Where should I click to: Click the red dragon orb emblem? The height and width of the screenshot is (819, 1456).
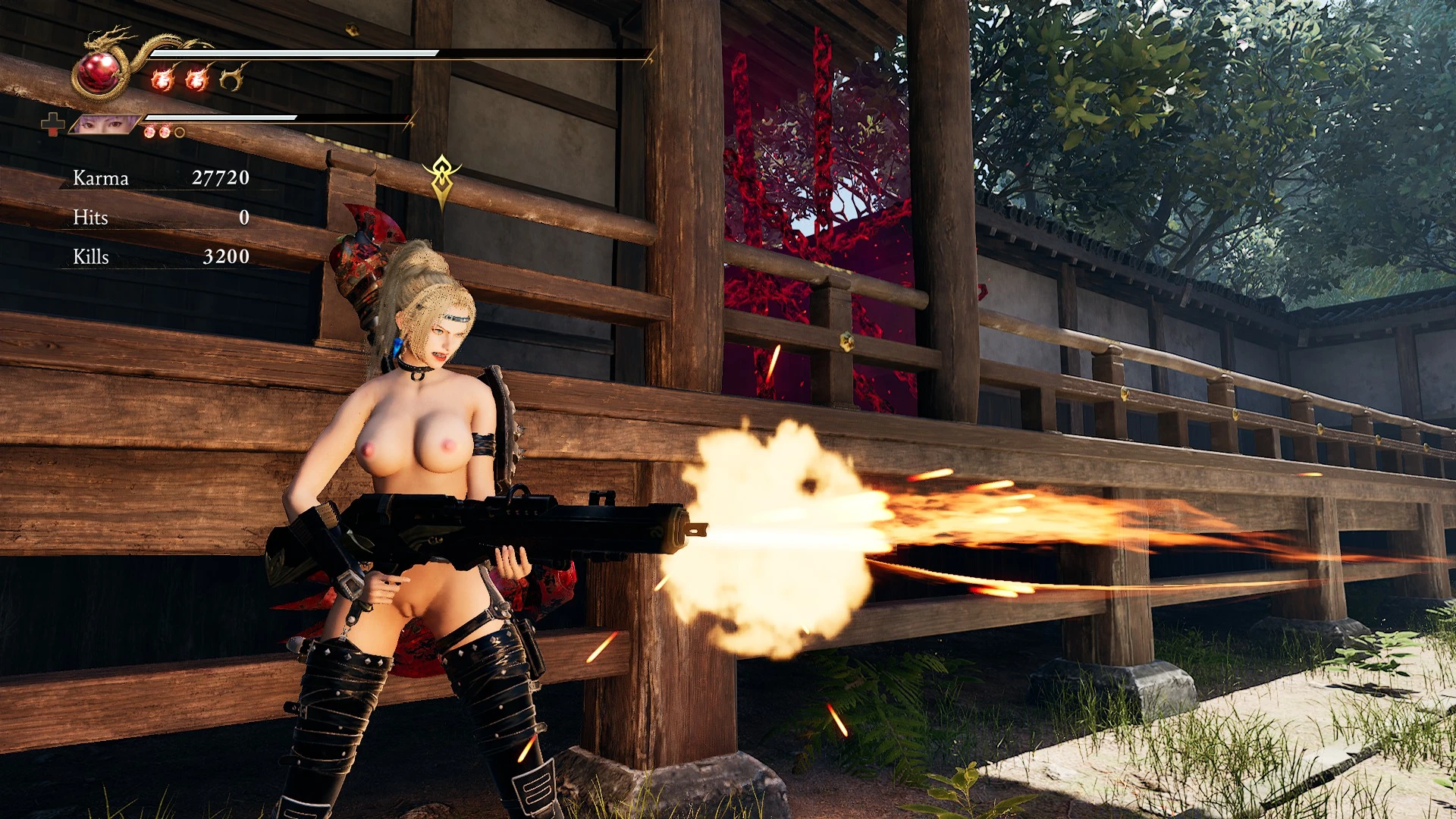coord(99,73)
